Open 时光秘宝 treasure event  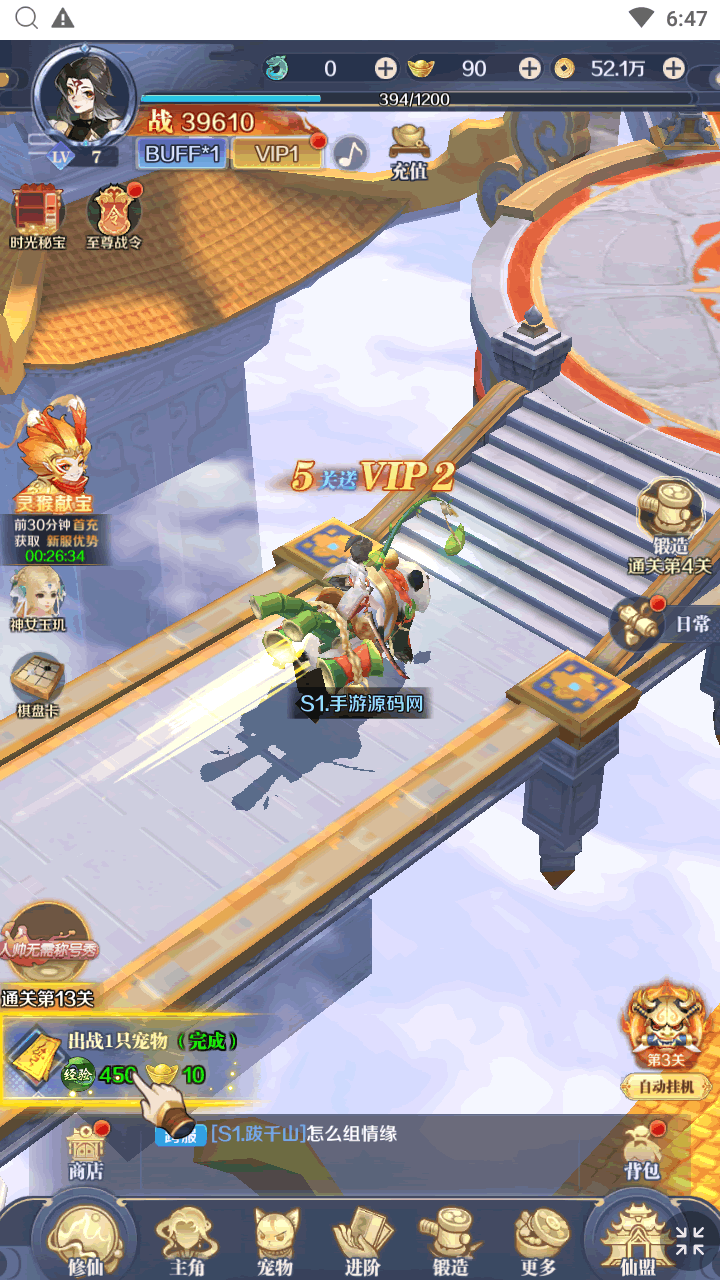point(38,216)
